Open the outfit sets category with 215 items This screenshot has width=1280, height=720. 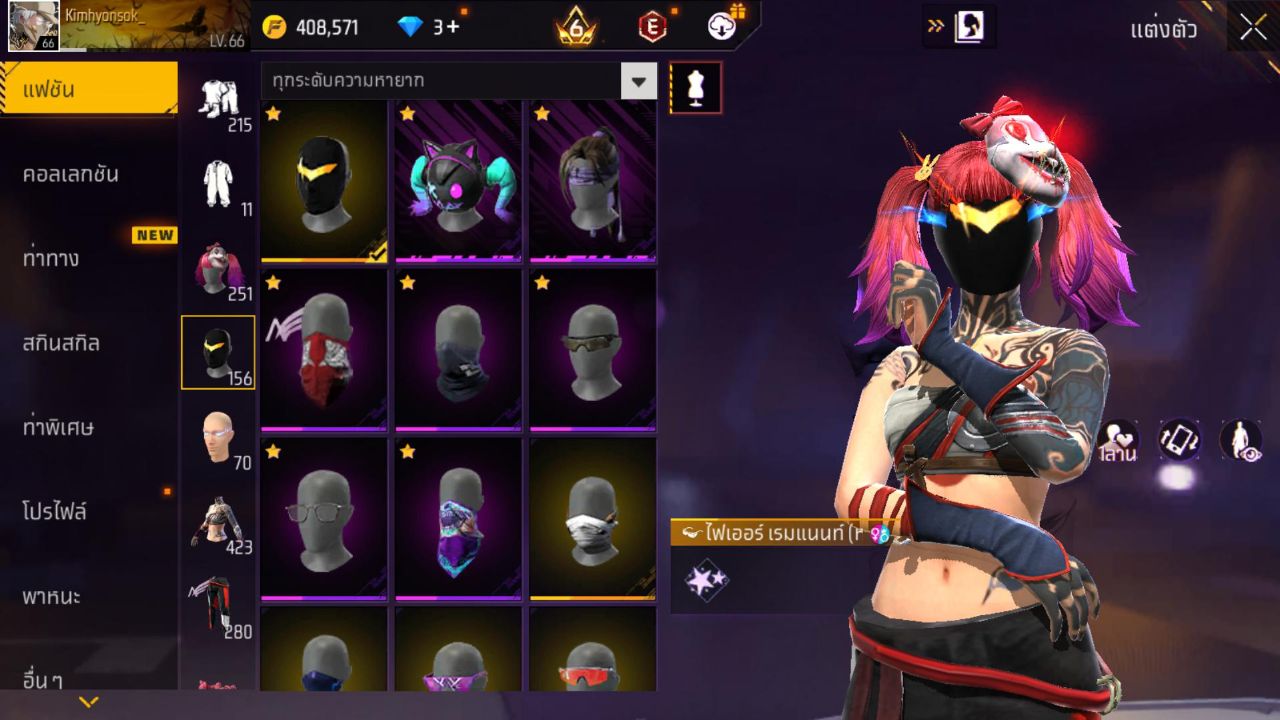[x=218, y=102]
